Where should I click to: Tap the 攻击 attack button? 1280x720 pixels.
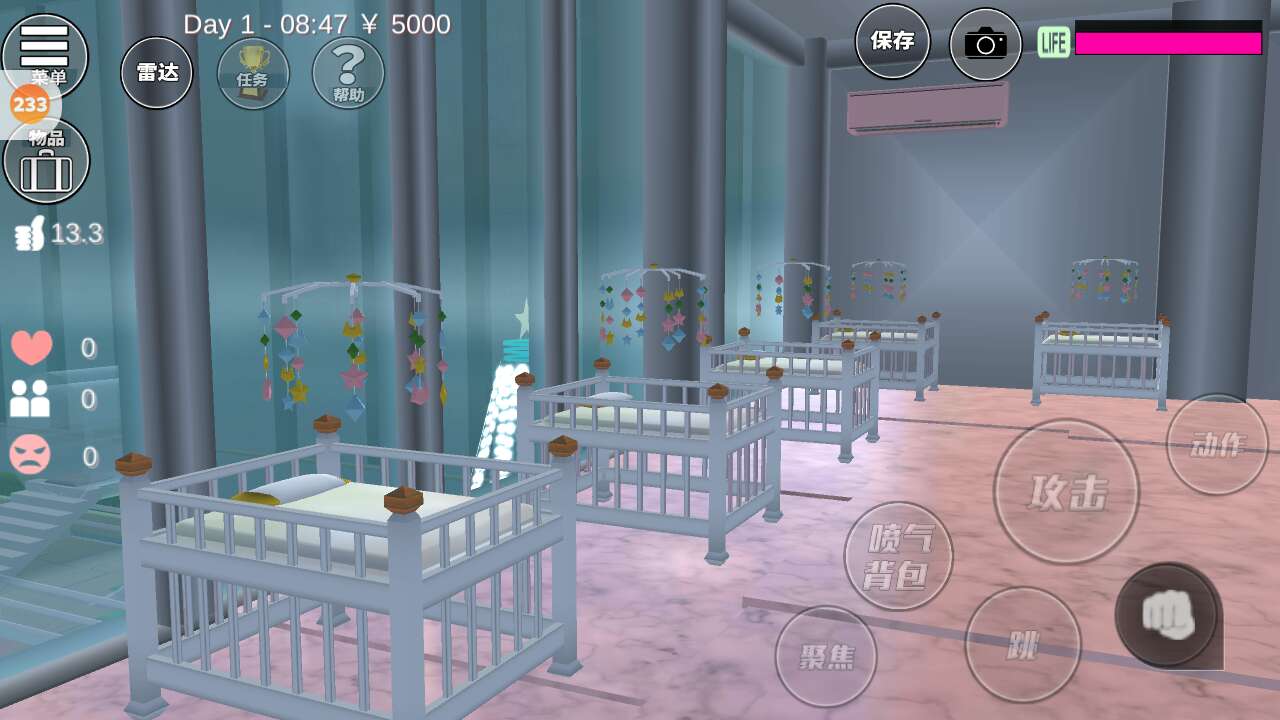pos(1066,491)
